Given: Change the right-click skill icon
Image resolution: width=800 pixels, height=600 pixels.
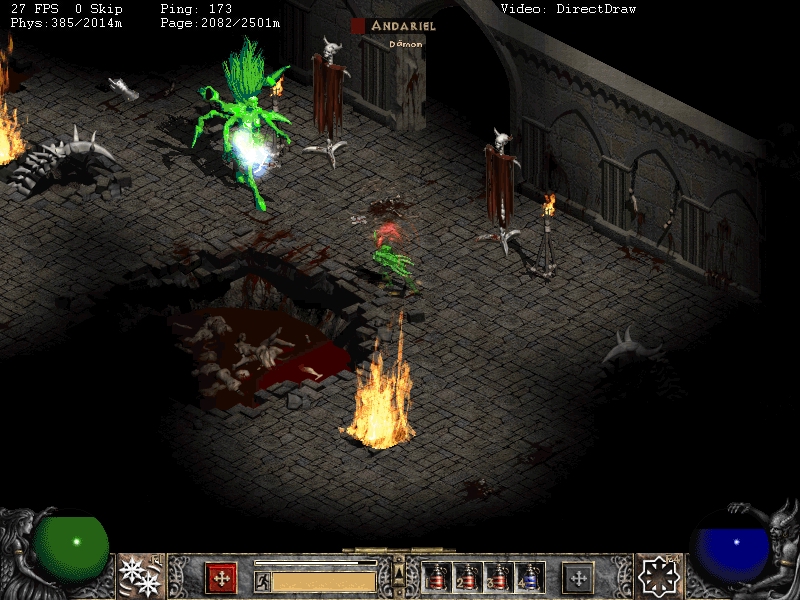Looking at the screenshot, I should click(659, 576).
